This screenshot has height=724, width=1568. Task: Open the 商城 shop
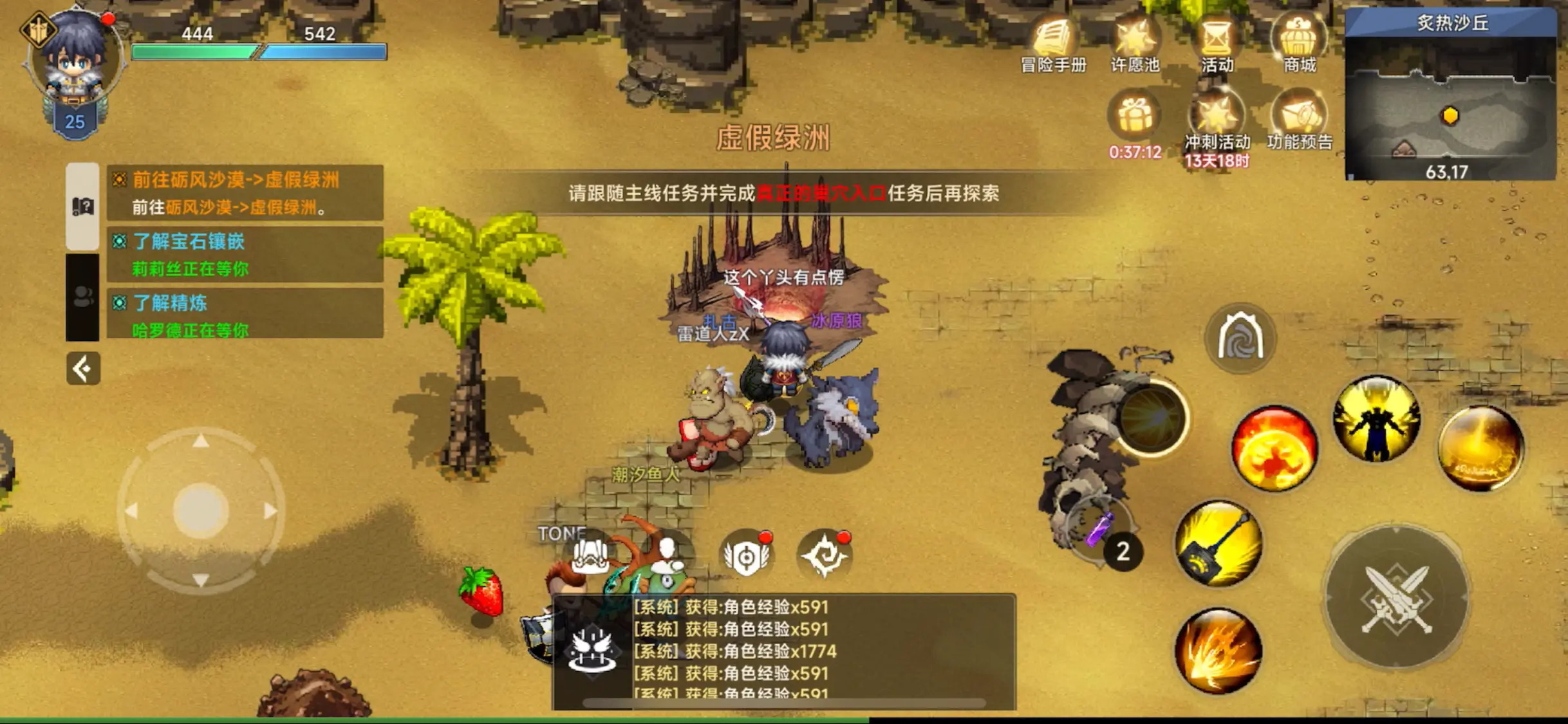point(1299,45)
